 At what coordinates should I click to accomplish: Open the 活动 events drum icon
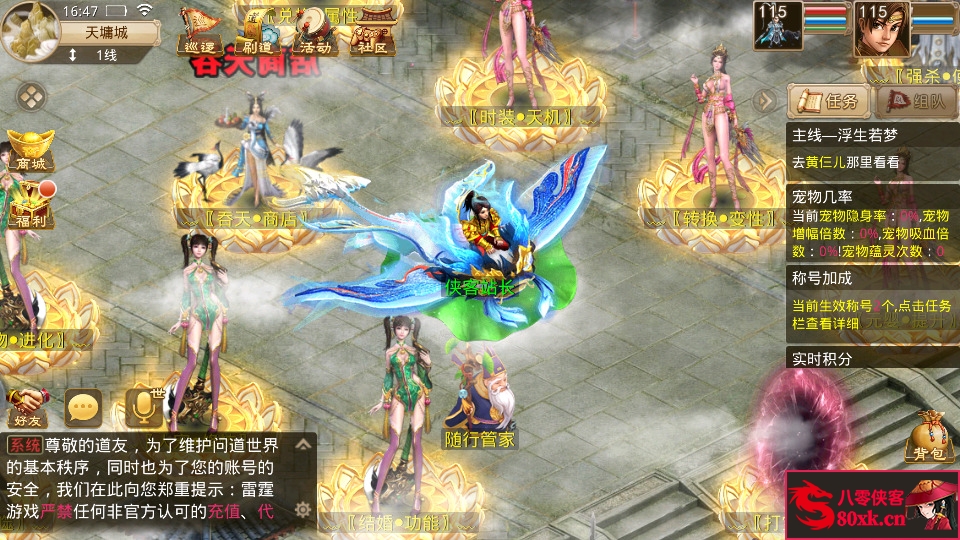click(x=315, y=32)
